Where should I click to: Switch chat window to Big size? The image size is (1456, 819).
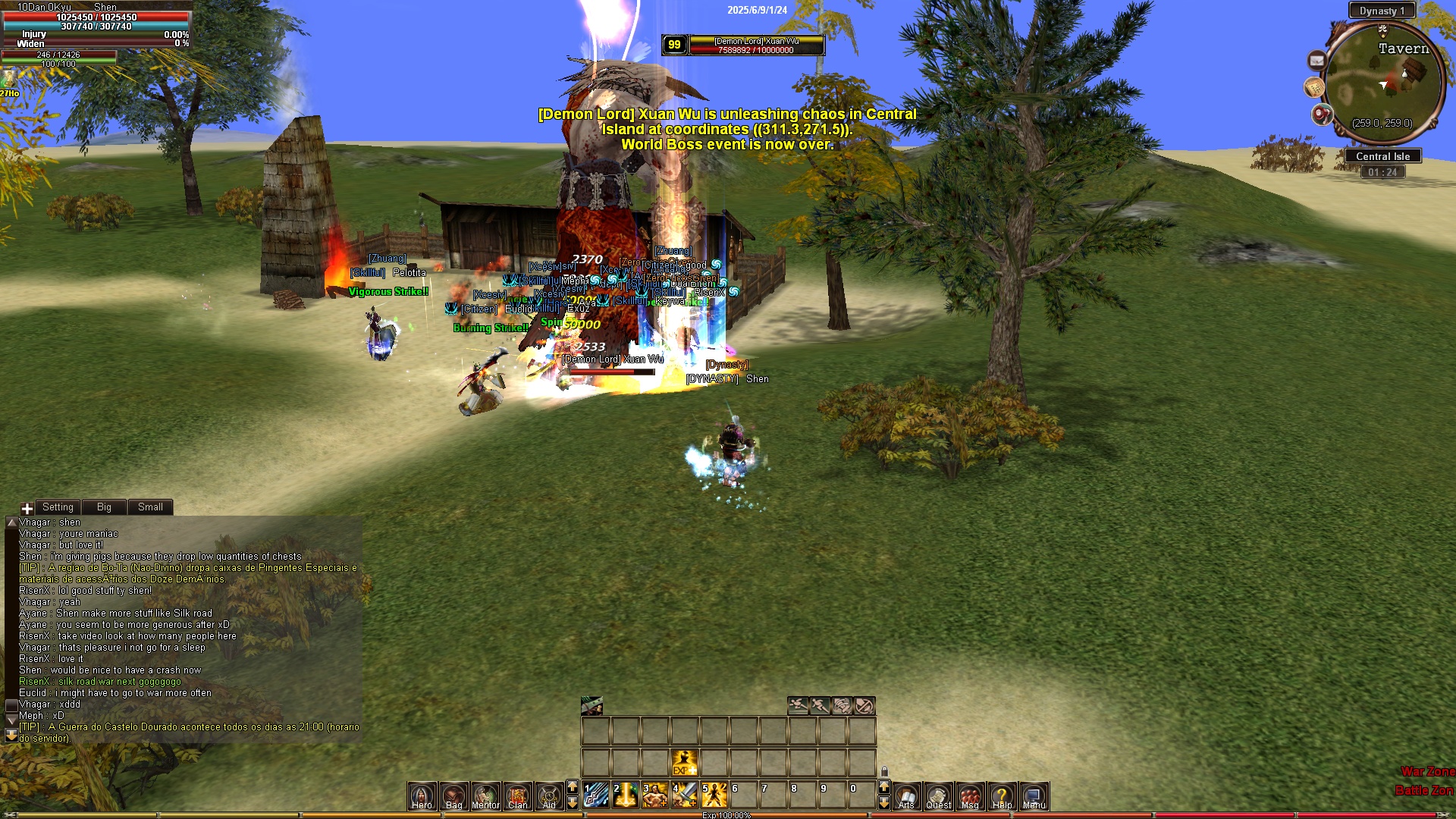[x=104, y=507]
